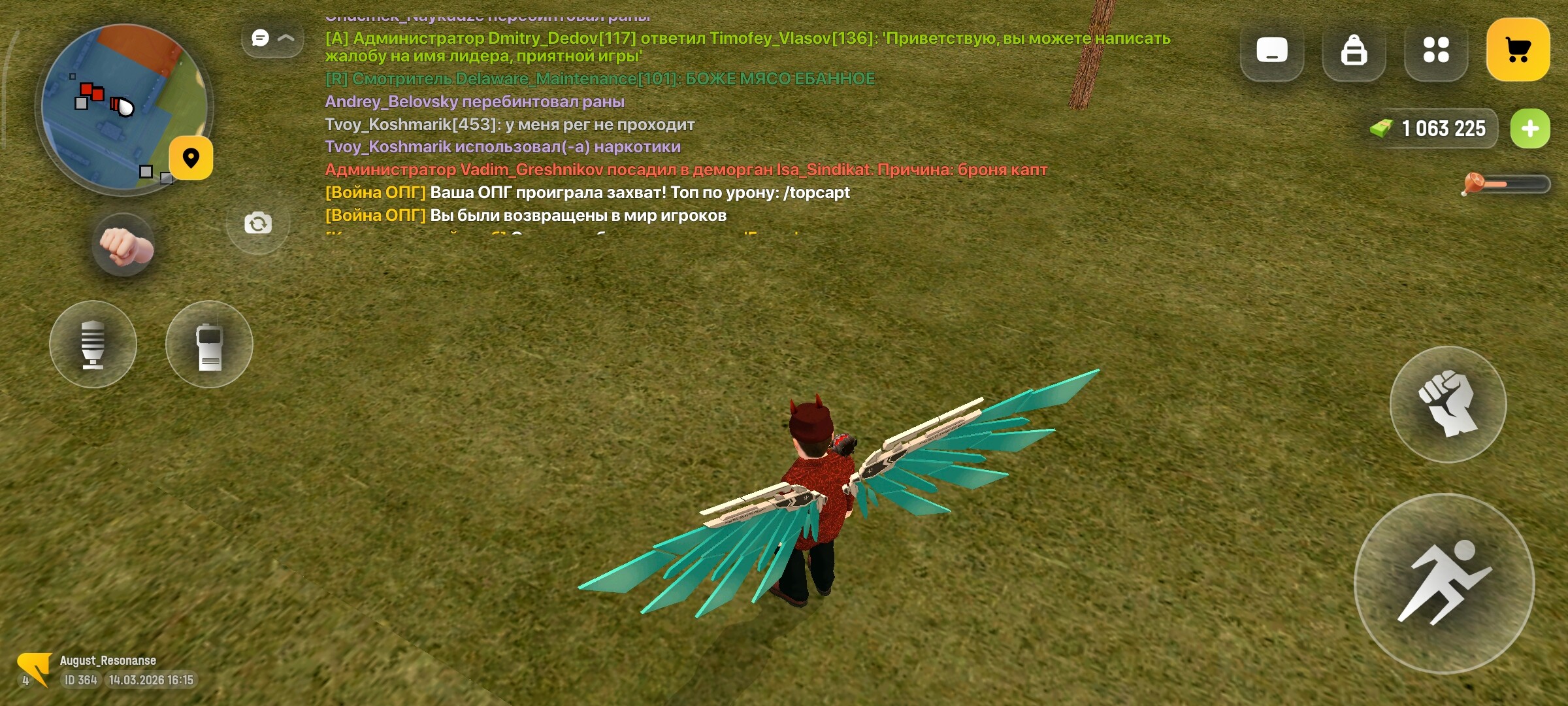
Task: Expand the map via the yellow pin
Action: [x=191, y=159]
